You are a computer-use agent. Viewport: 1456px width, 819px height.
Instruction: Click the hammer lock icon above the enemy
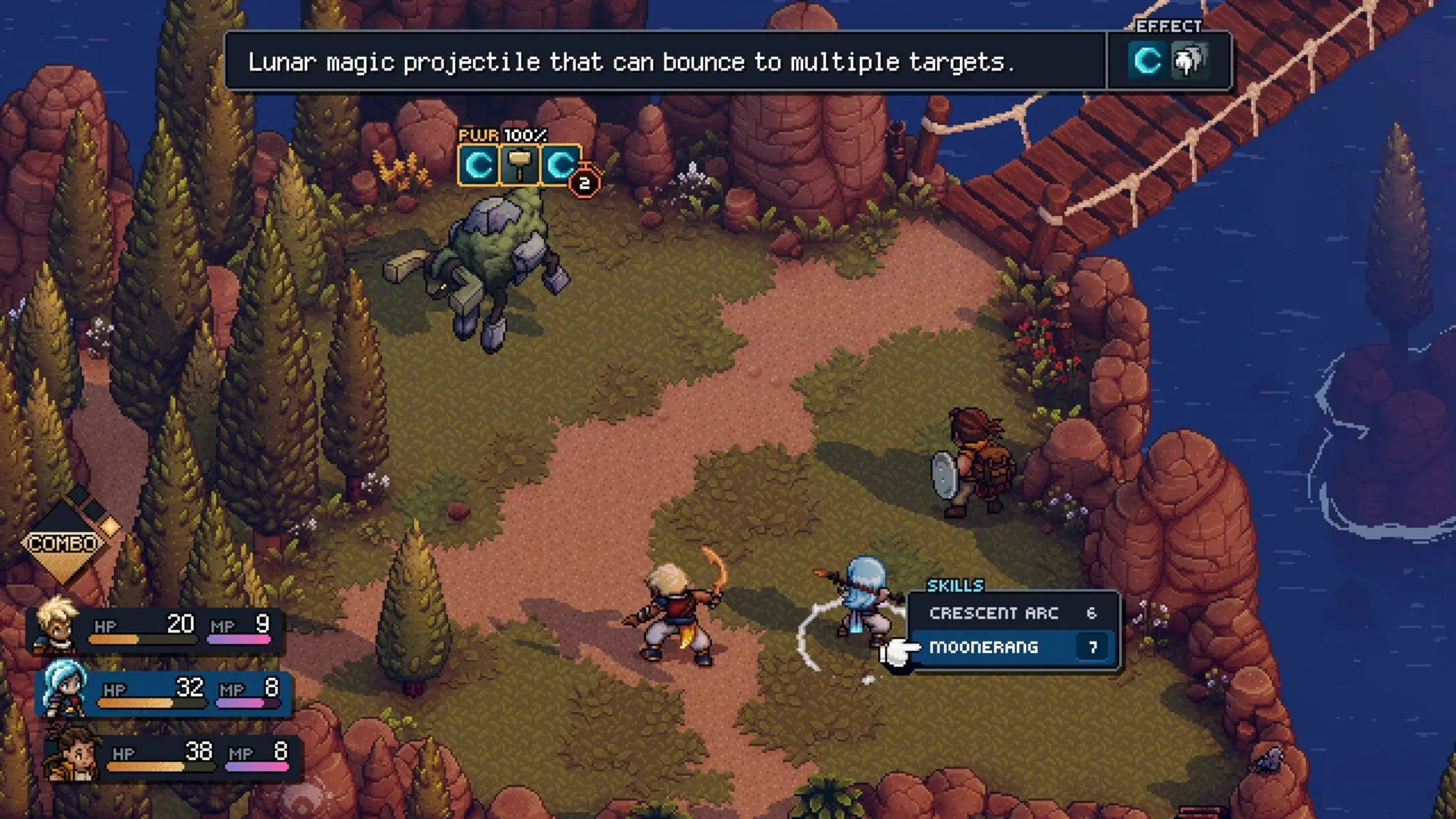click(519, 165)
